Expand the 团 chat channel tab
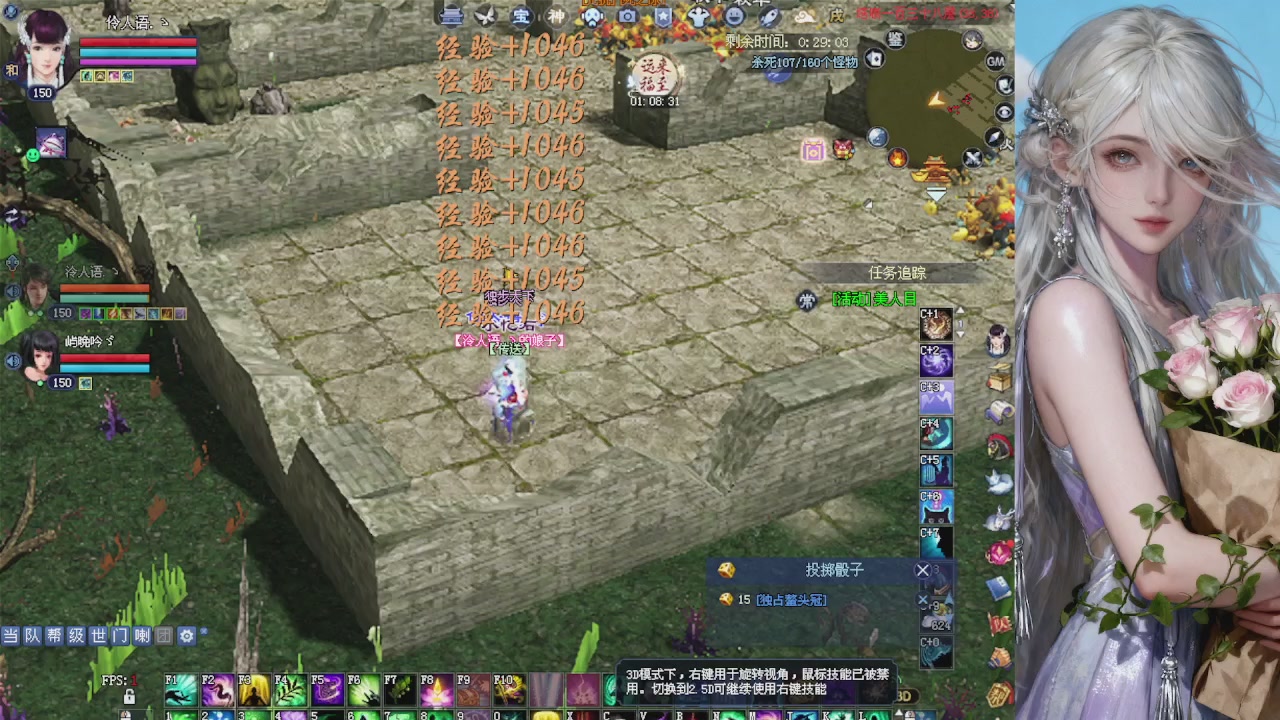1280x720 pixels. [x=164, y=636]
